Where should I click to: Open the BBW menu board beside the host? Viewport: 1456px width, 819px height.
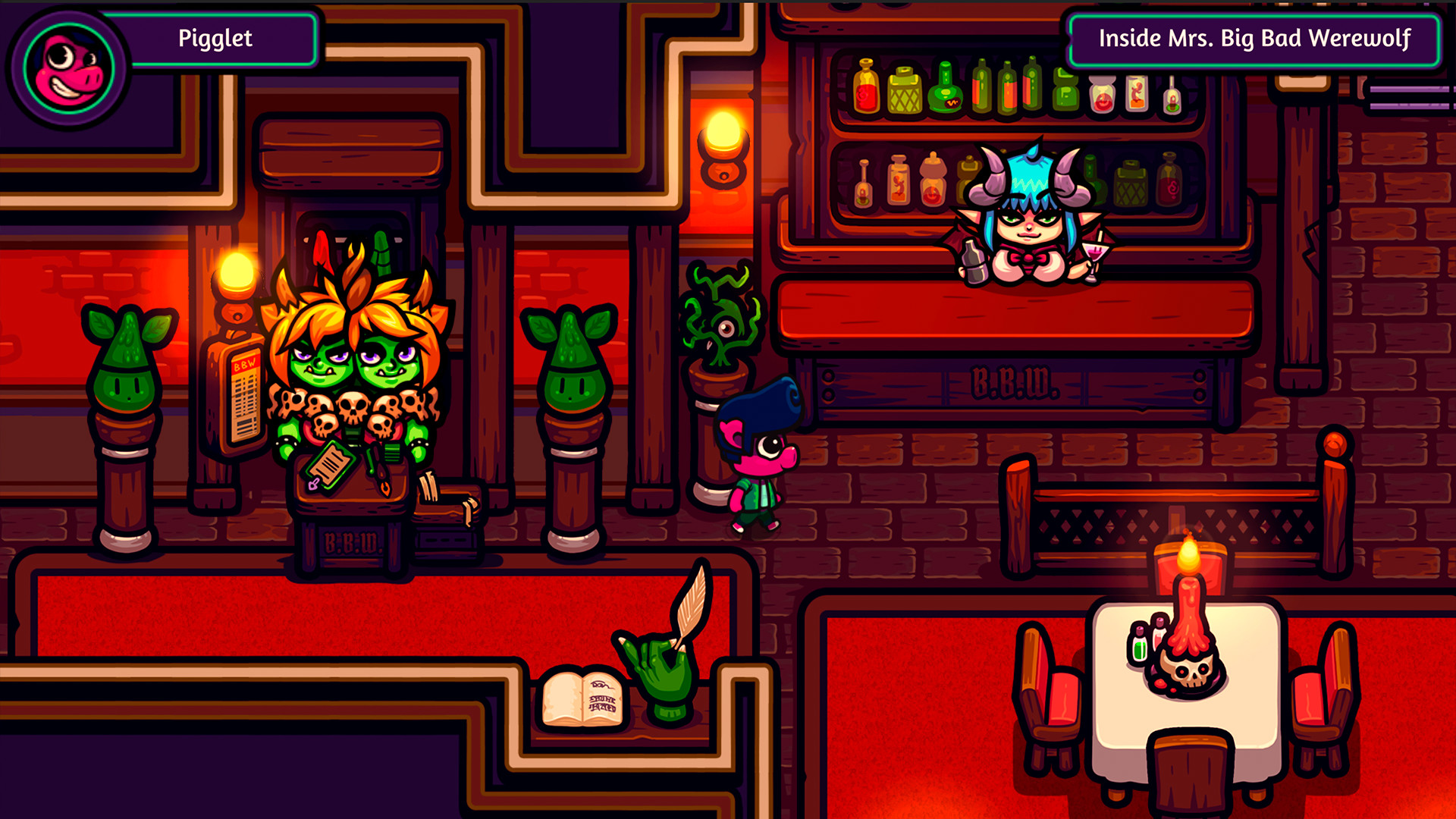point(244,394)
